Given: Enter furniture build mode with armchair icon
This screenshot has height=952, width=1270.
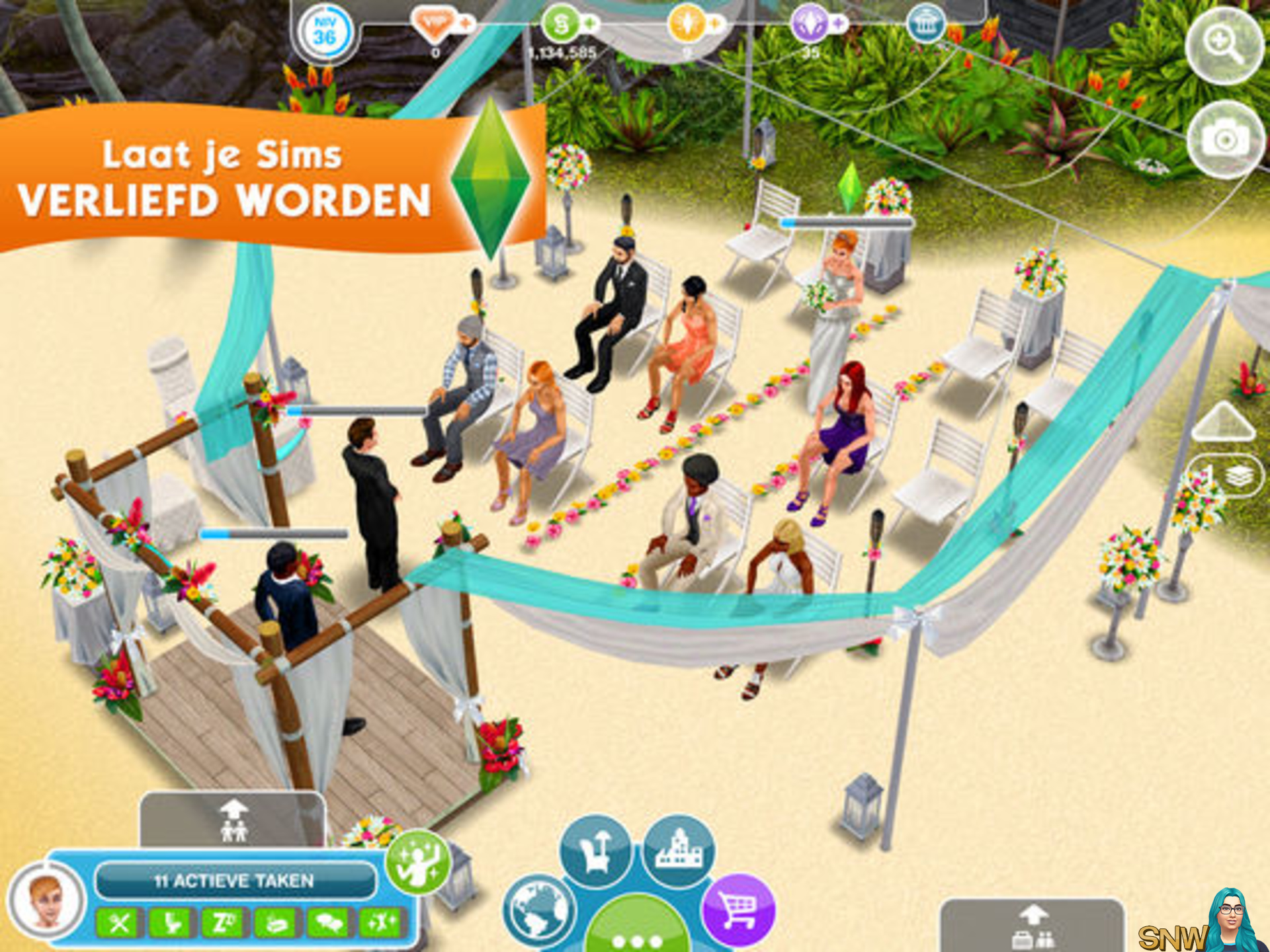Looking at the screenshot, I should coord(595,852).
